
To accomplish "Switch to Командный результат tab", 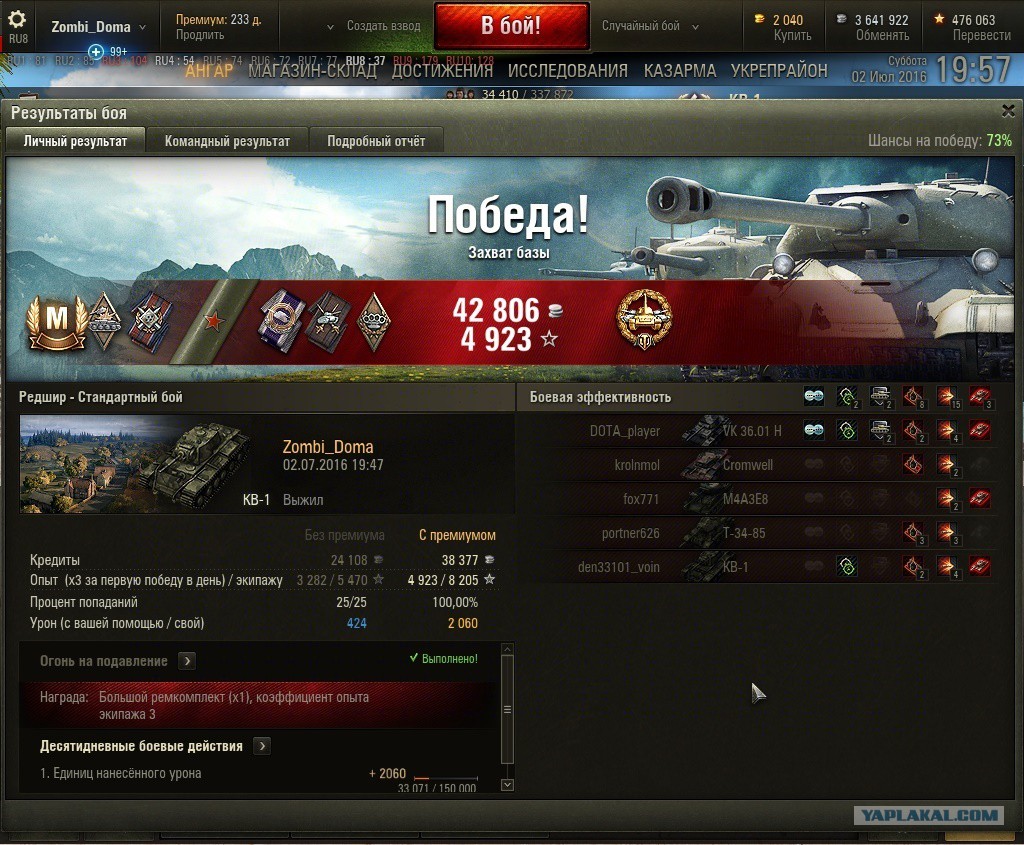I will (x=227, y=141).
